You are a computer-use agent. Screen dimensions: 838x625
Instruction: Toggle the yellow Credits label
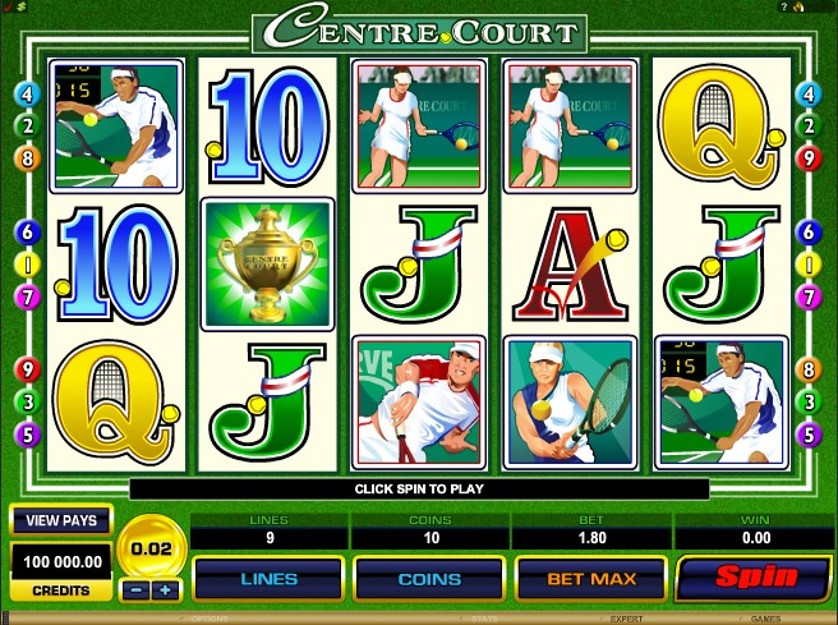(x=61, y=590)
